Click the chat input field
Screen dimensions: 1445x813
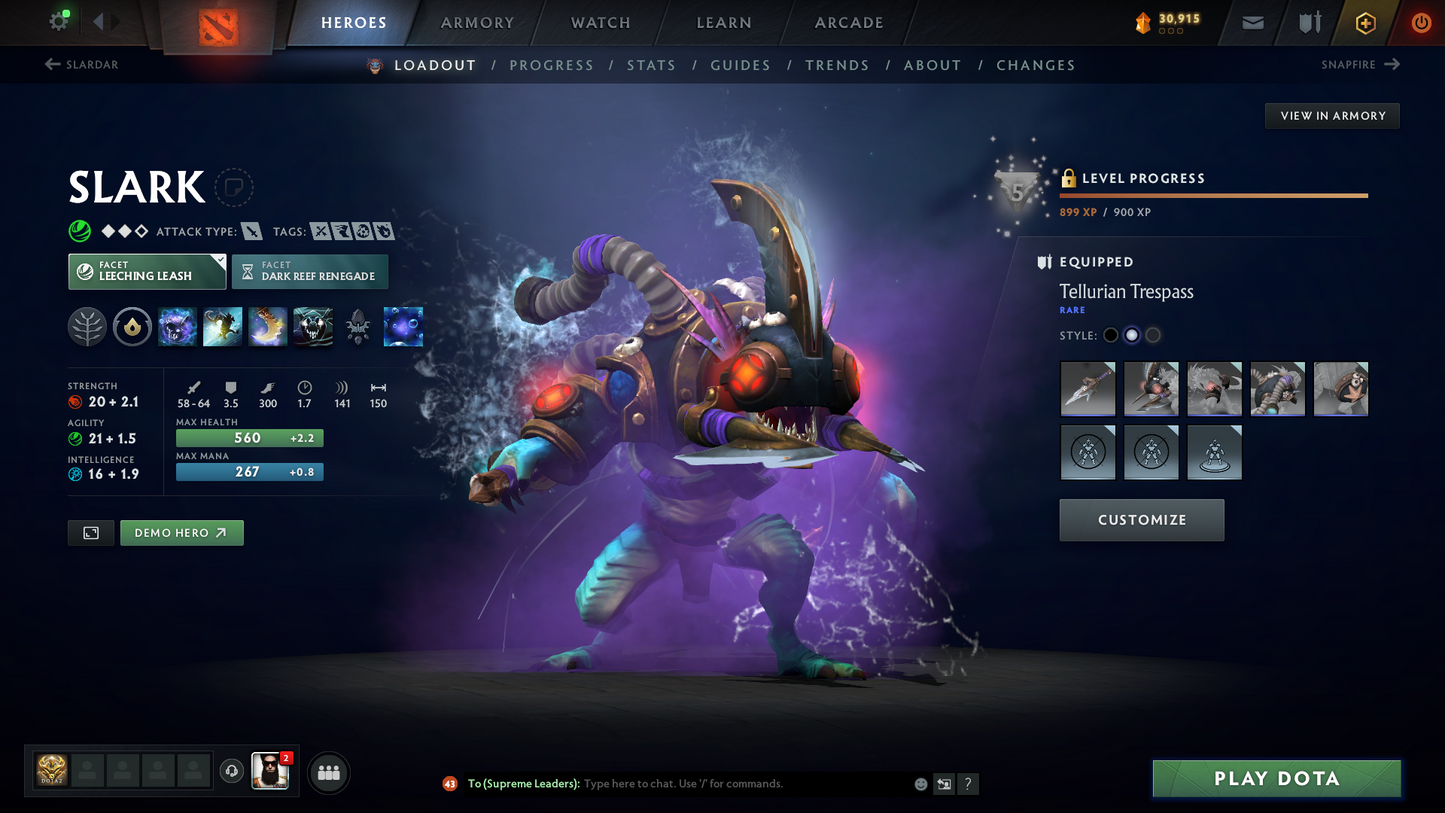click(x=740, y=784)
